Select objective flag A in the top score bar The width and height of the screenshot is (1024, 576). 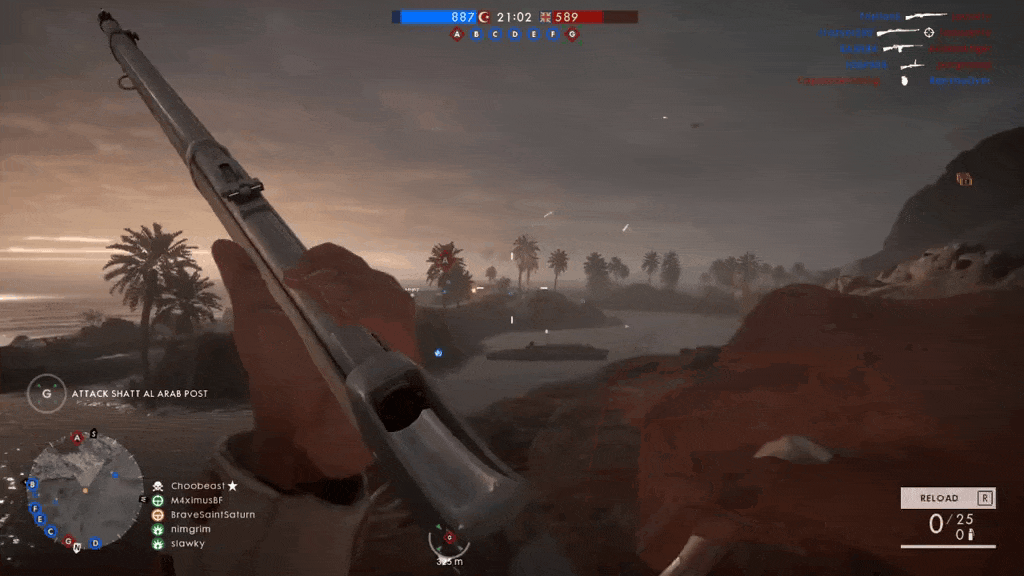457,34
